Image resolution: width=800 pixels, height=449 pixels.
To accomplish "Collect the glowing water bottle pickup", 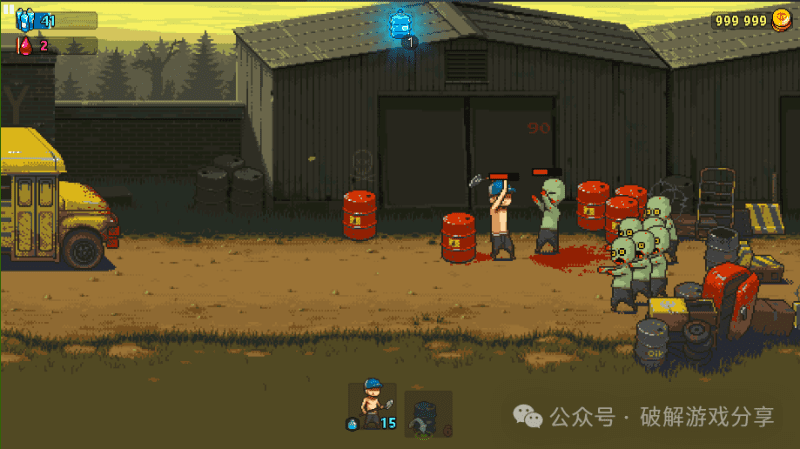I will point(403,22).
